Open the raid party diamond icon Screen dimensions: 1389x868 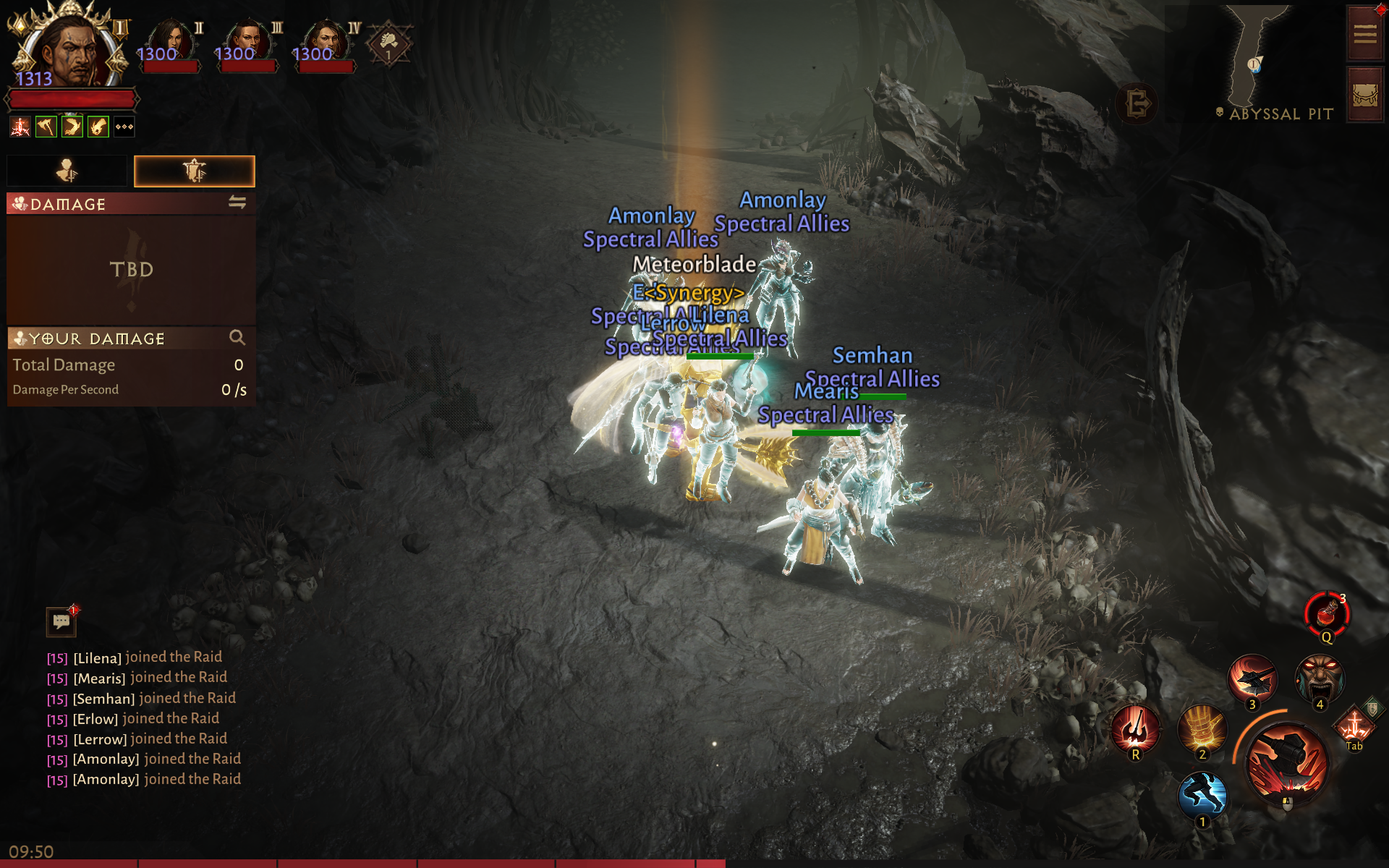(389, 43)
